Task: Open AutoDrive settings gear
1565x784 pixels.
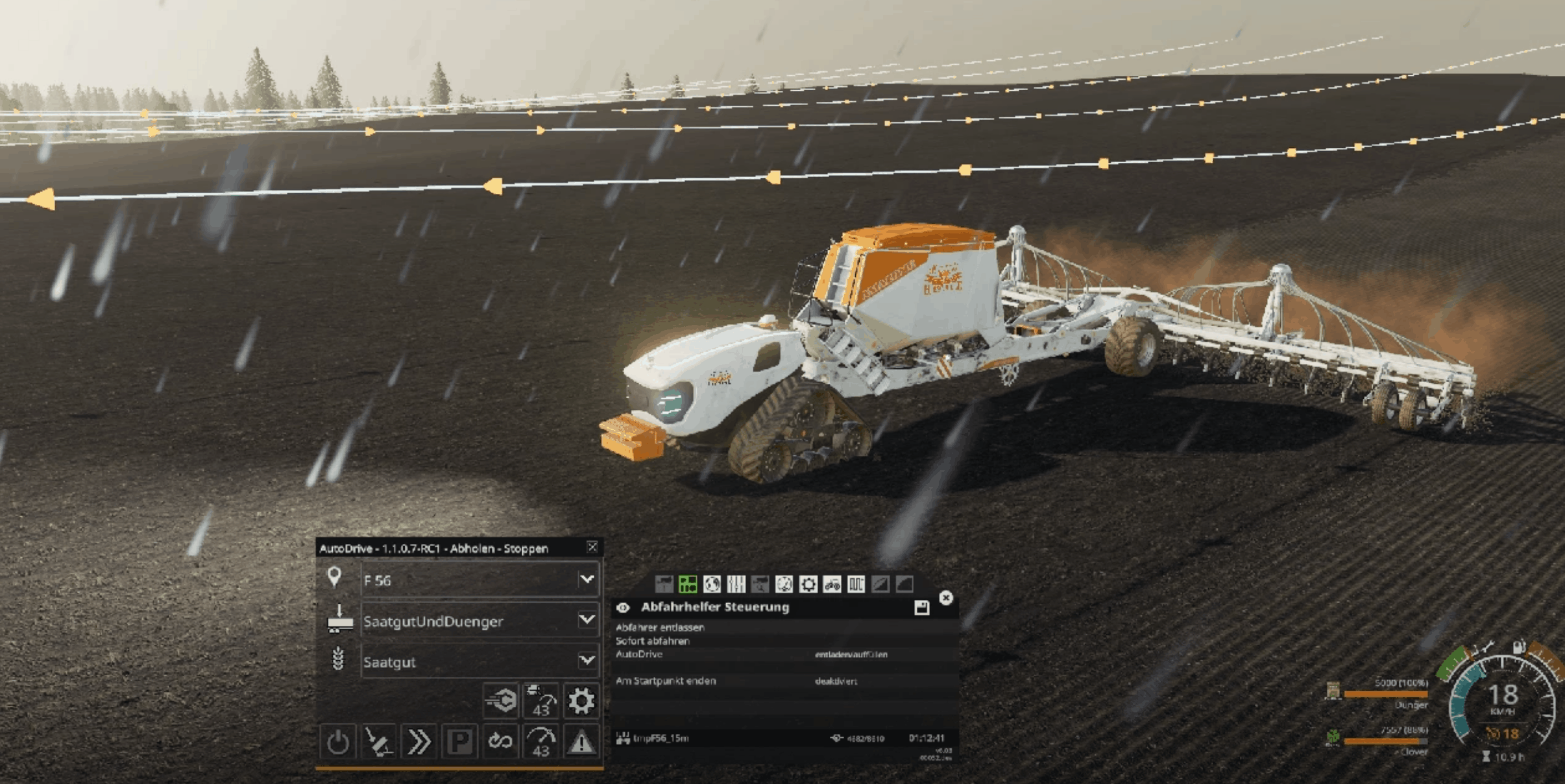Action: click(581, 701)
